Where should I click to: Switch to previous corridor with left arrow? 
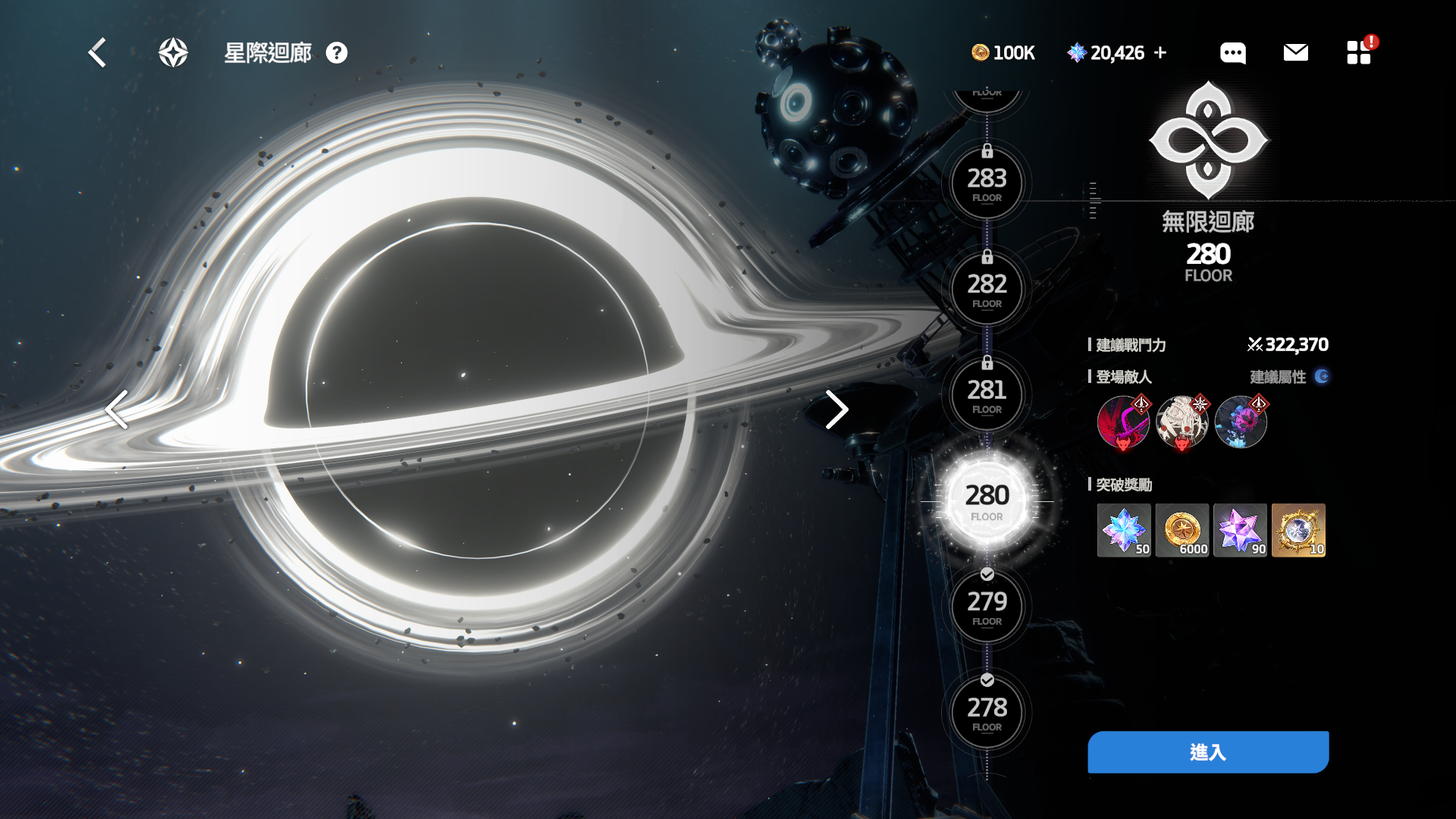coord(117,409)
